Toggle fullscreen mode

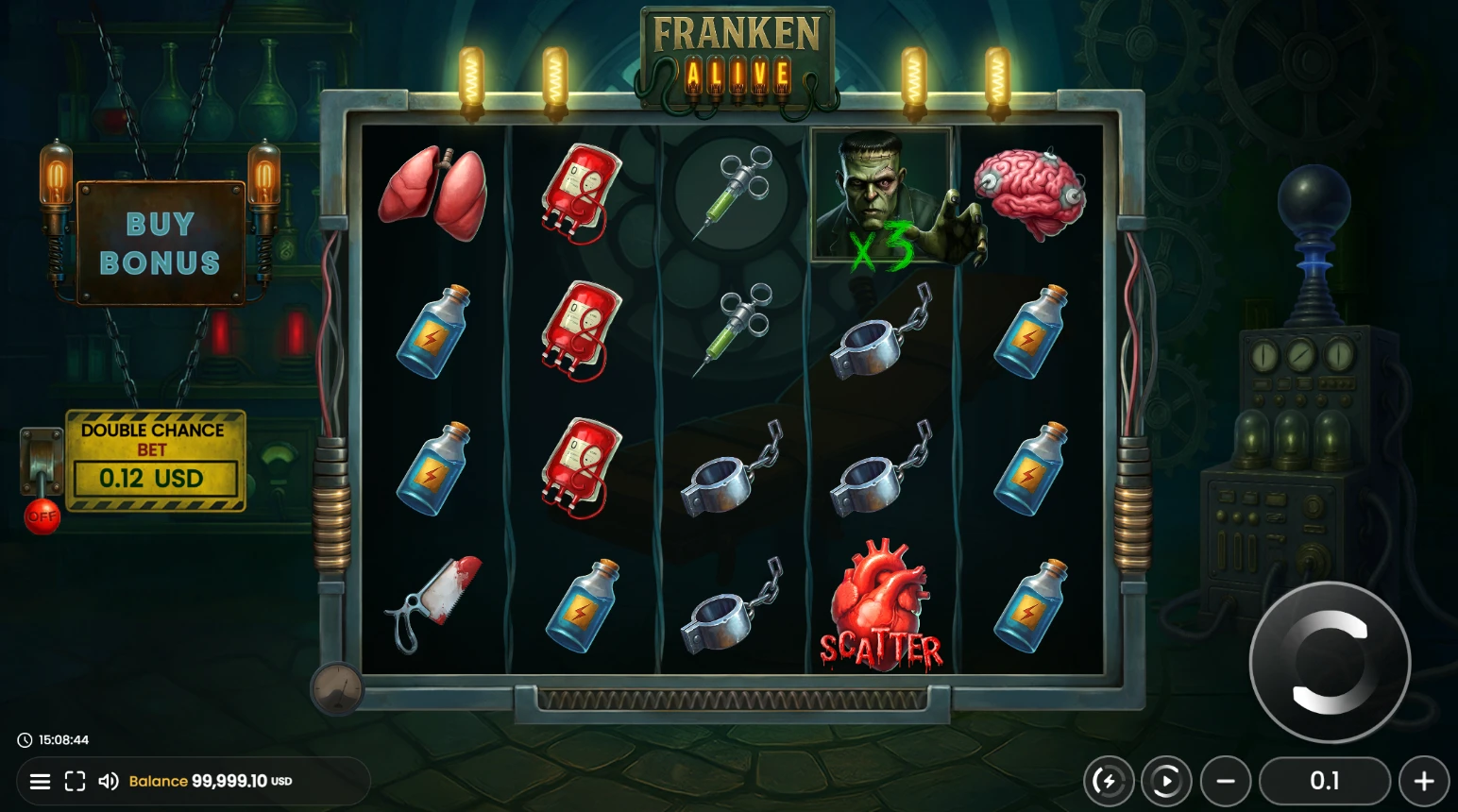(75, 781)
